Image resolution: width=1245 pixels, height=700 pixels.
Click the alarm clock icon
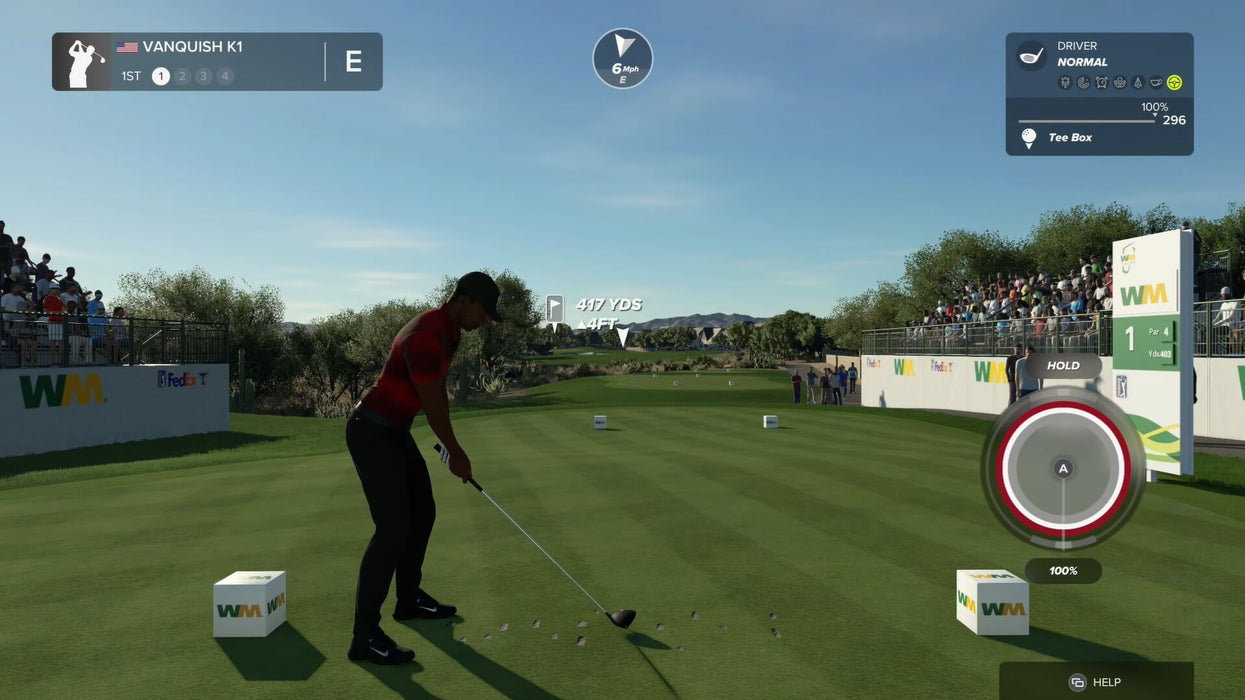click(x=1101, y=83)
